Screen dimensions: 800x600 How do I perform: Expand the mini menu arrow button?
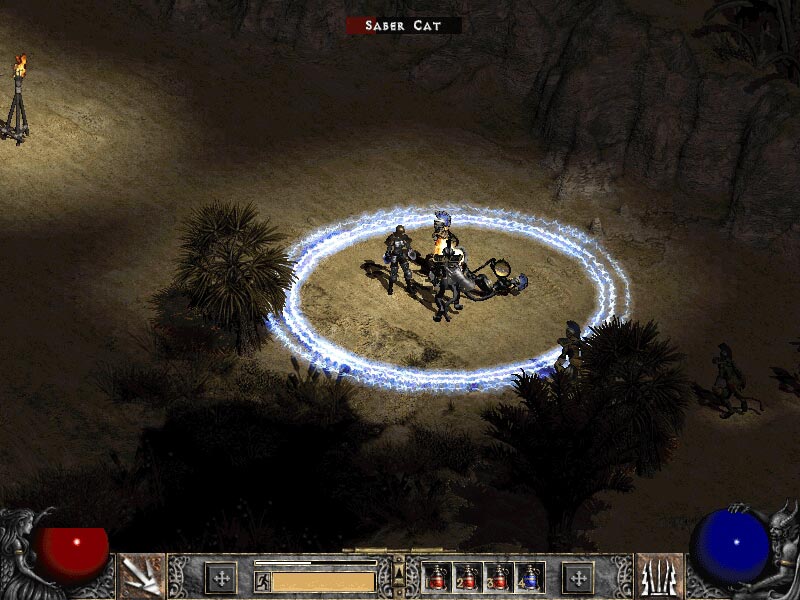click(x=399, y=572)
